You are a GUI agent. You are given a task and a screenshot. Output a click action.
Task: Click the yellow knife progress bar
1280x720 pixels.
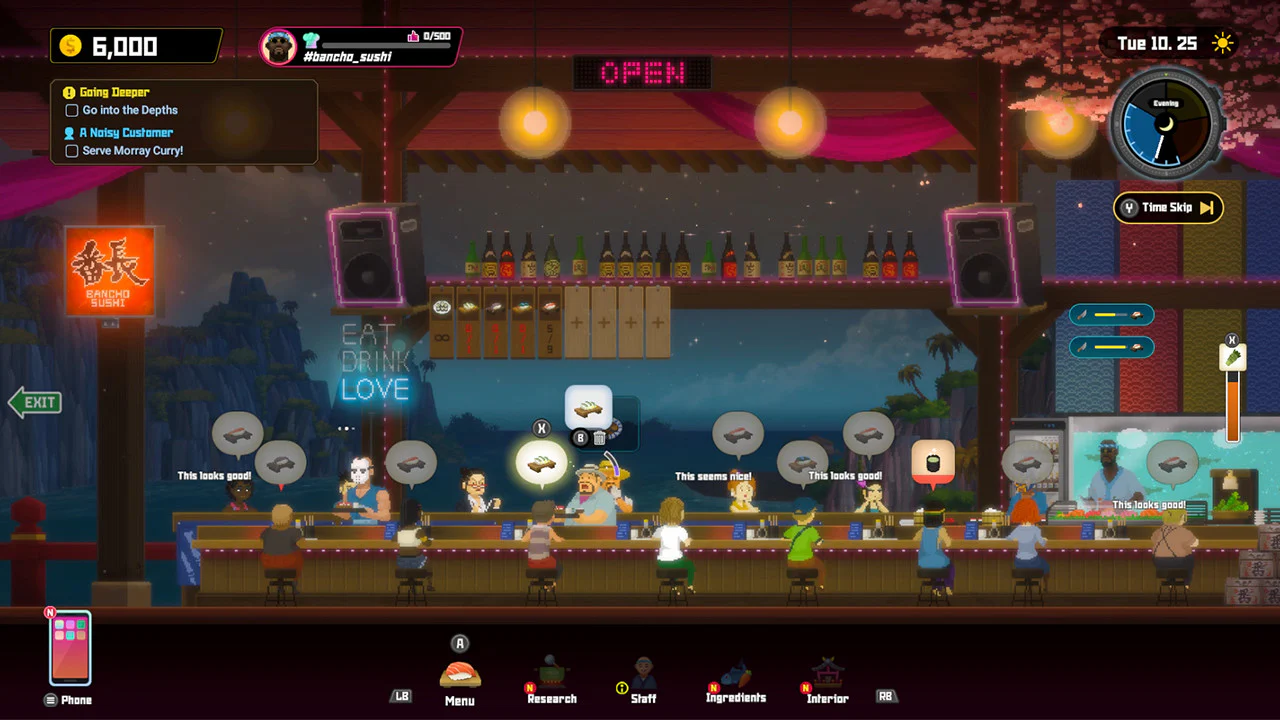tap(1110, 314)
